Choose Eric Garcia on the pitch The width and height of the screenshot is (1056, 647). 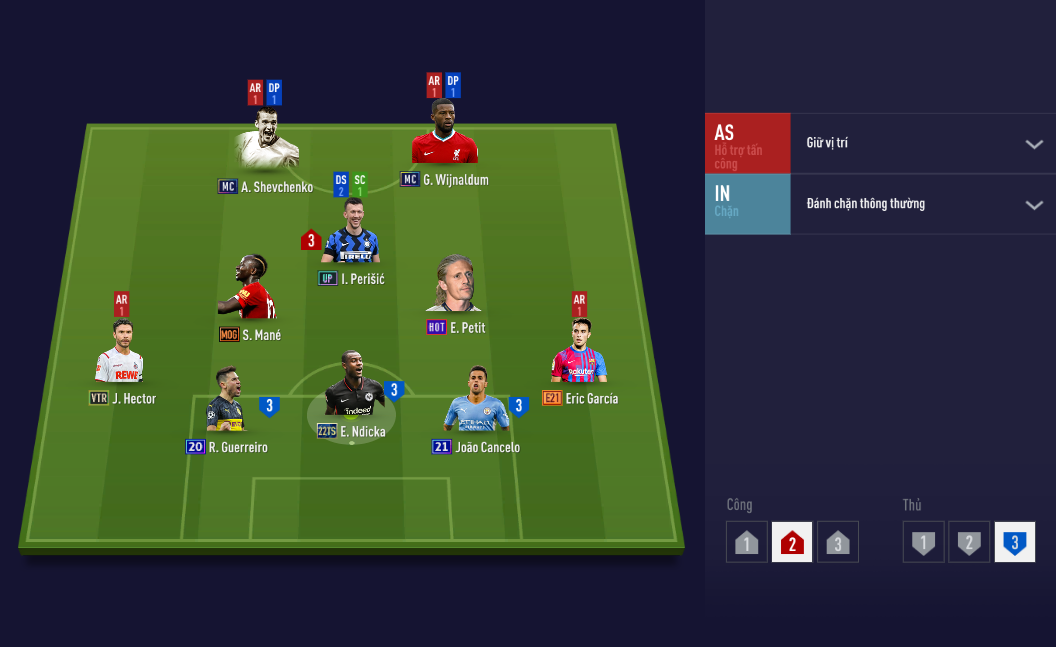579,355
